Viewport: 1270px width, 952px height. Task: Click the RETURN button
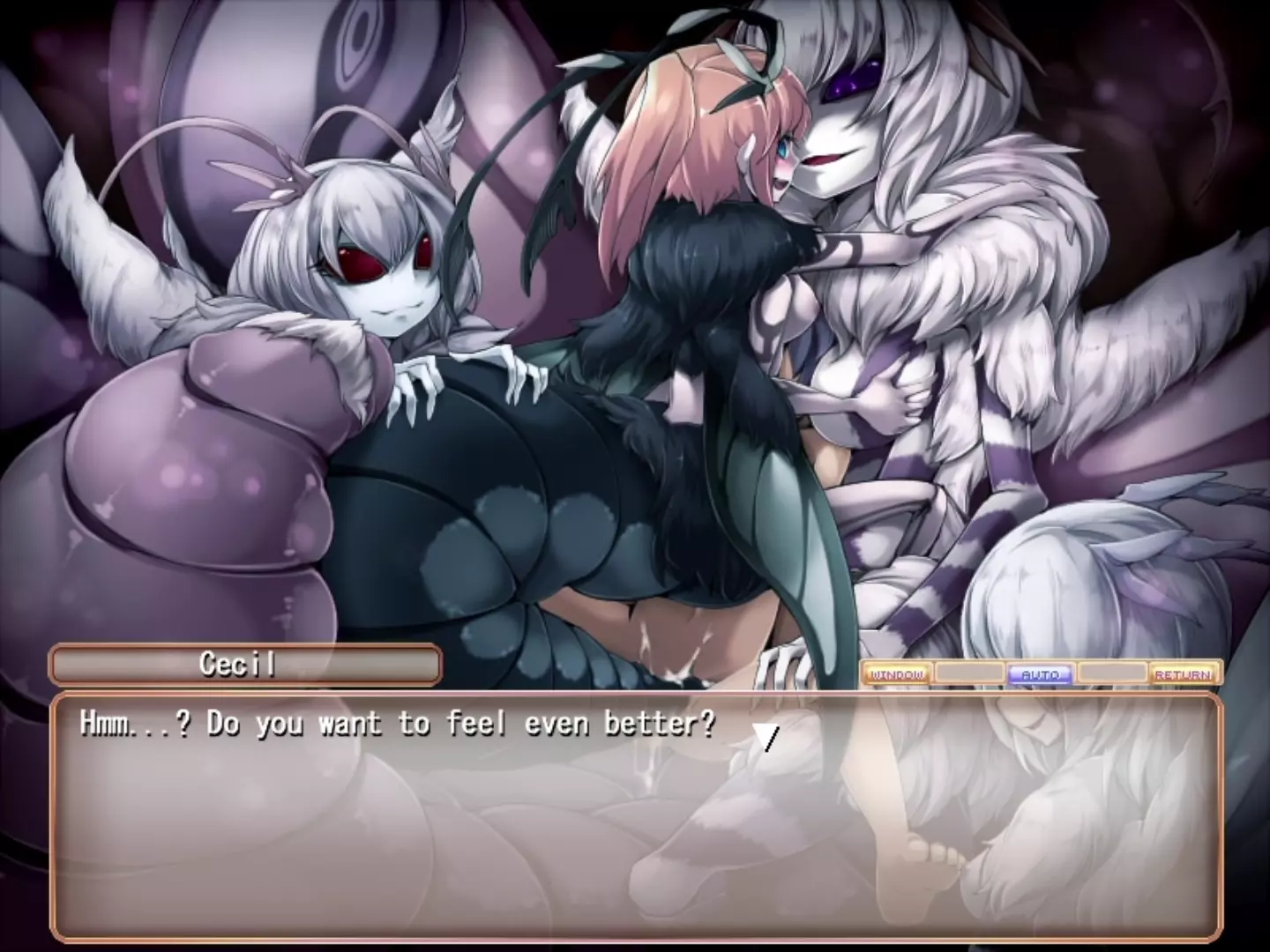1183,674
